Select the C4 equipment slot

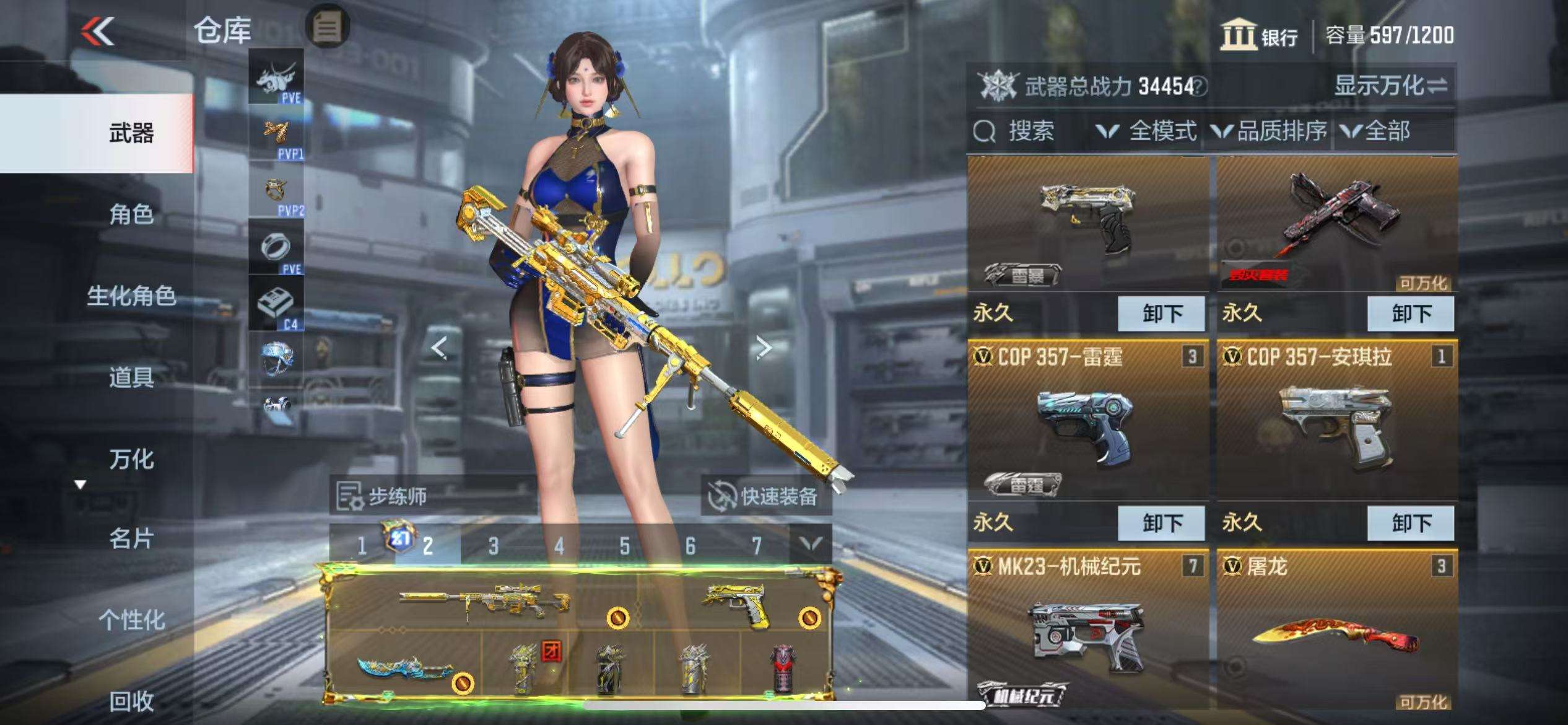276,304
